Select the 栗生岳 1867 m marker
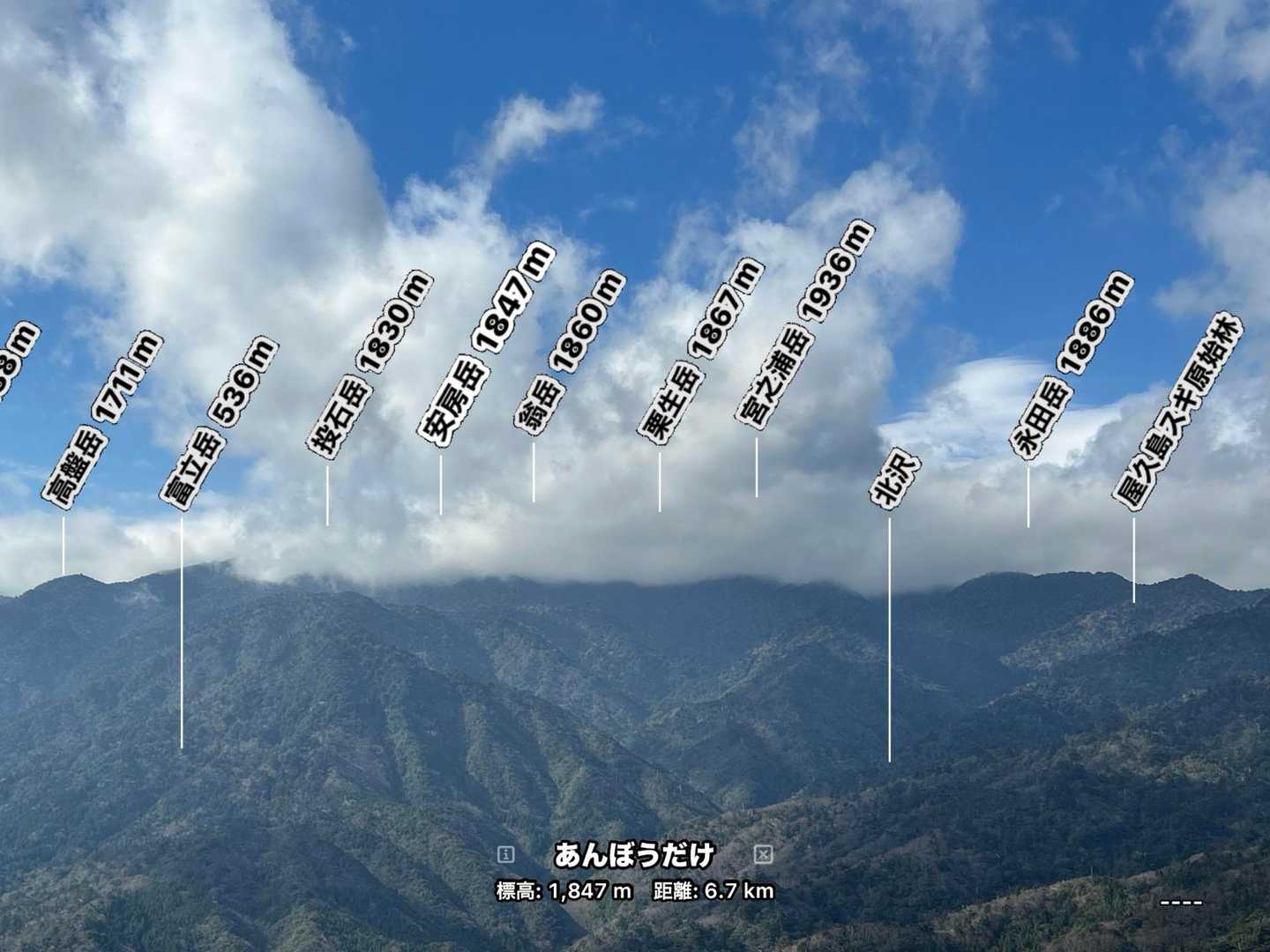This screenshot has width=1270, height=952. coord(699,350)
